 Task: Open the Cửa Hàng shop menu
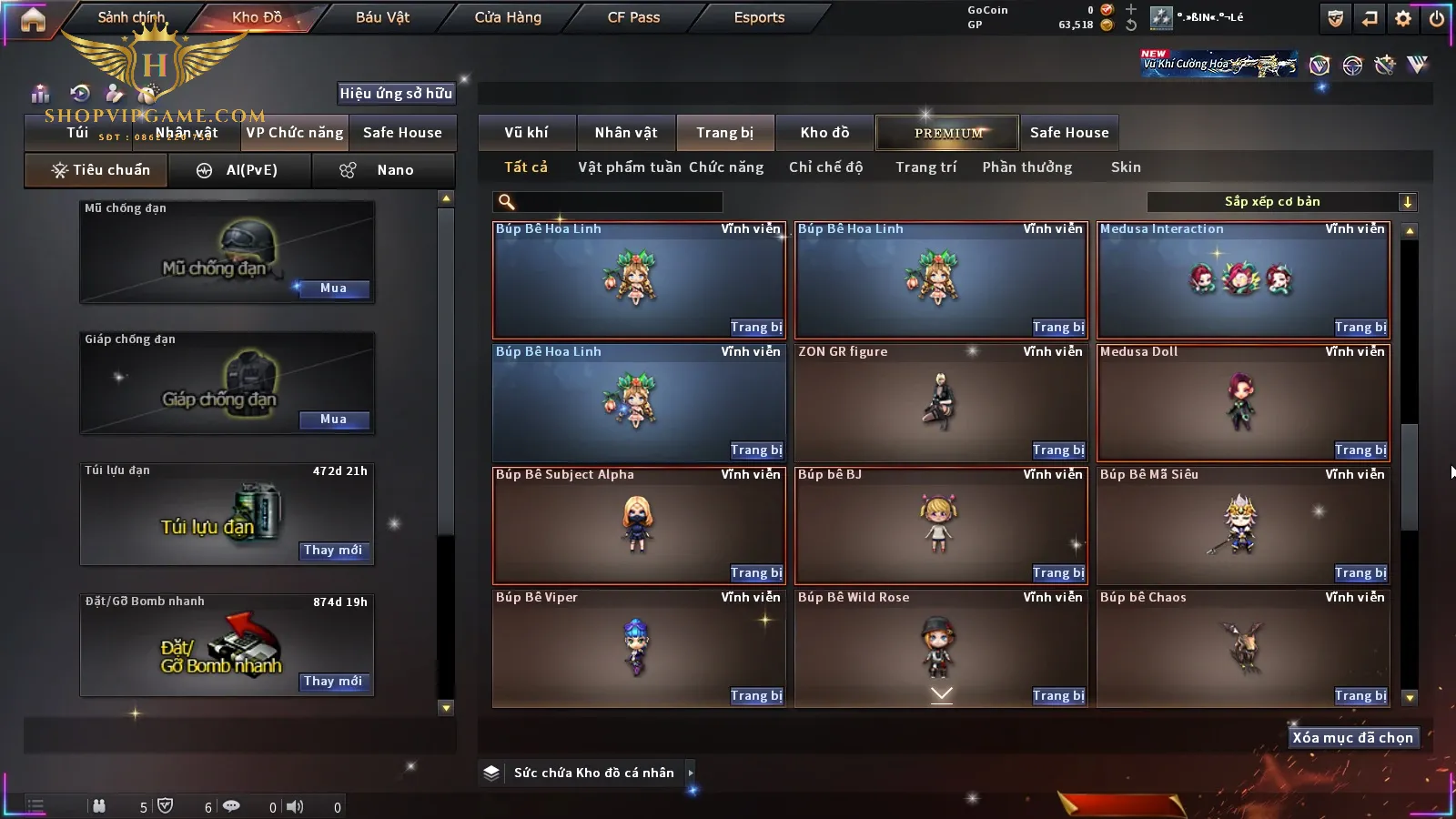pyautogui.click(x=508, y=17)
